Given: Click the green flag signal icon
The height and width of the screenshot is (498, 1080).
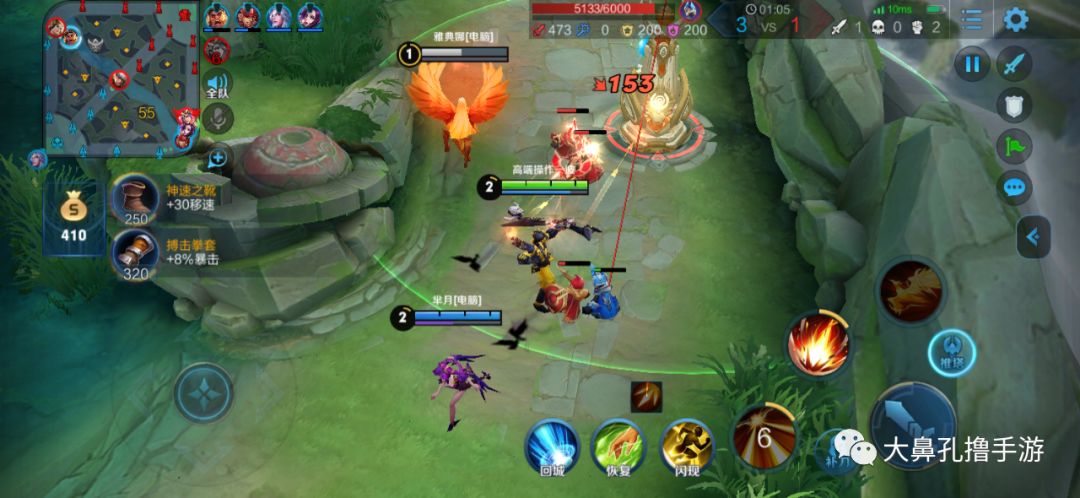Looking at the screenshot, I should pyautogui.click(x=1014, y=147).
